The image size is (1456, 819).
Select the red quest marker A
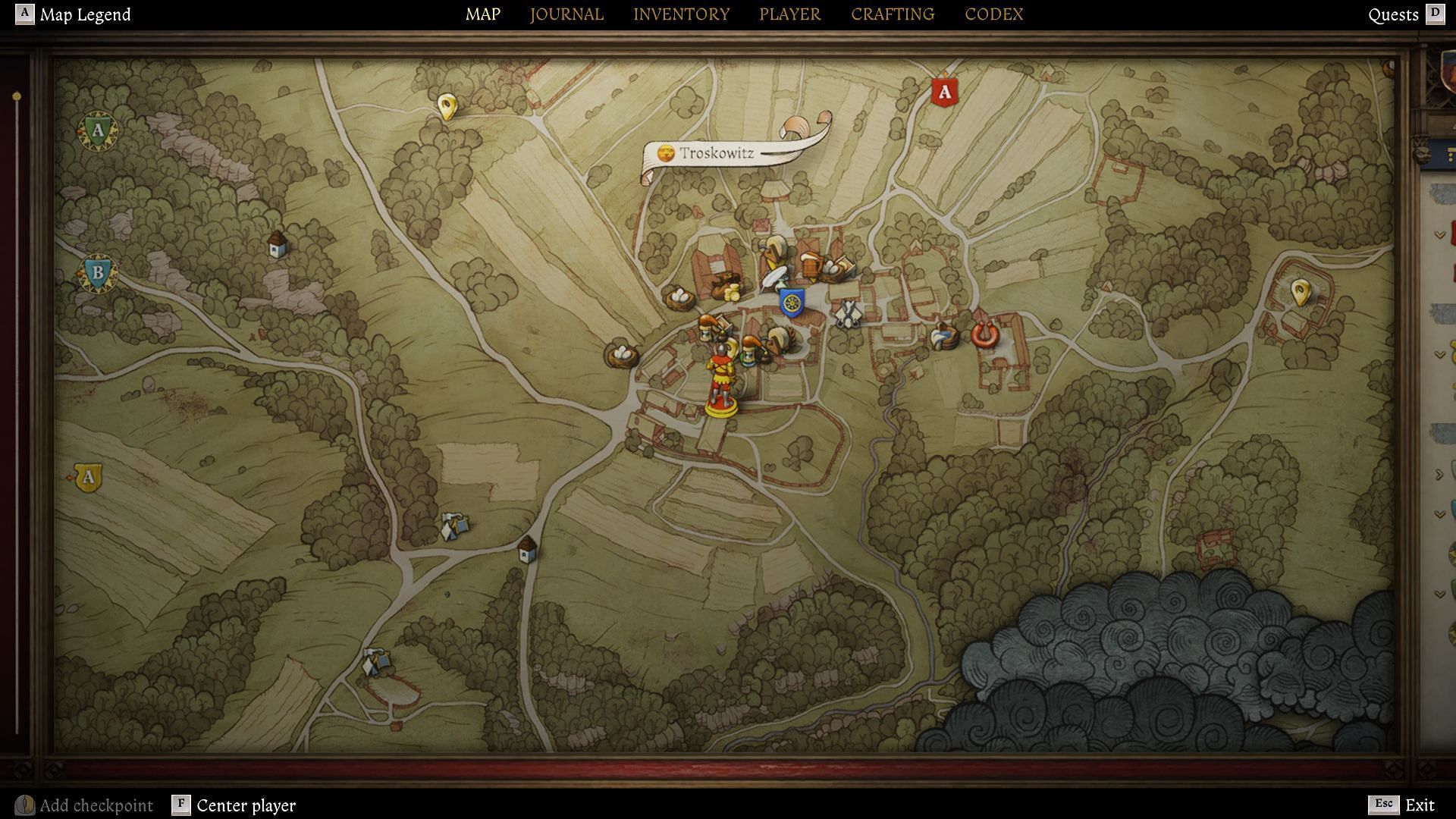pyautogui.click(x=944, y=93)
